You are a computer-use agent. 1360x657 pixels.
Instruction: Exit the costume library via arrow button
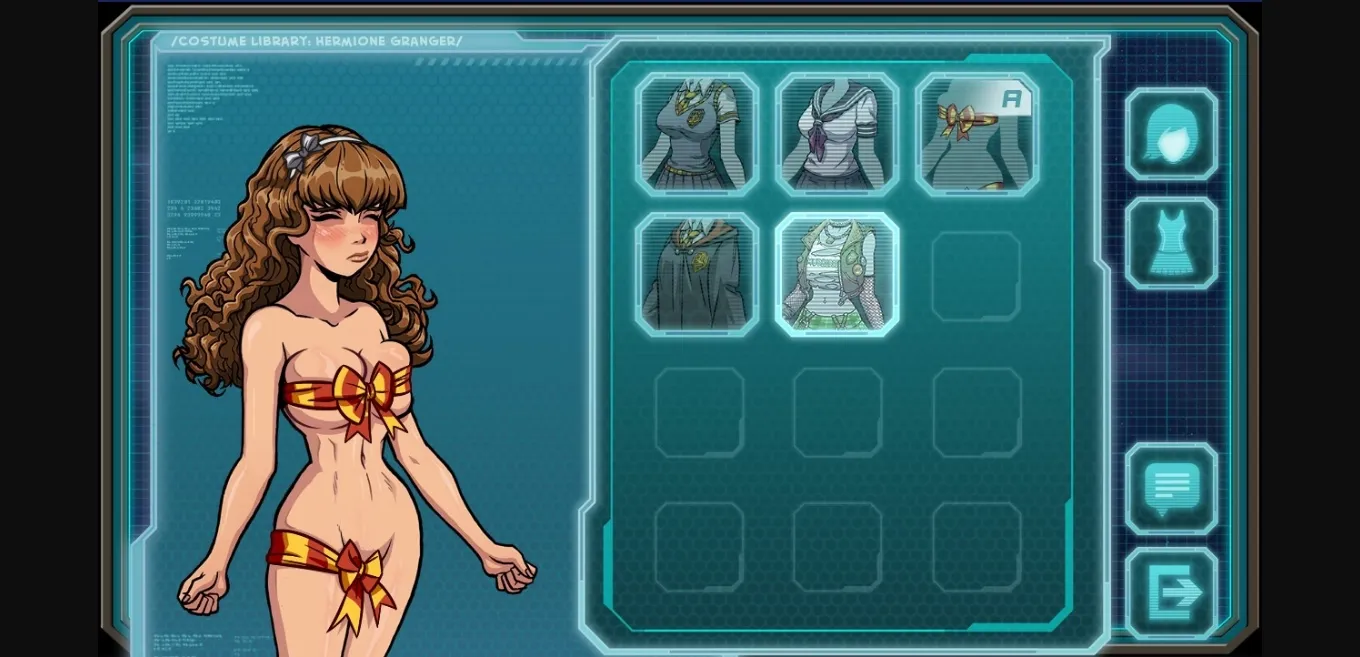click(1171, 593)
